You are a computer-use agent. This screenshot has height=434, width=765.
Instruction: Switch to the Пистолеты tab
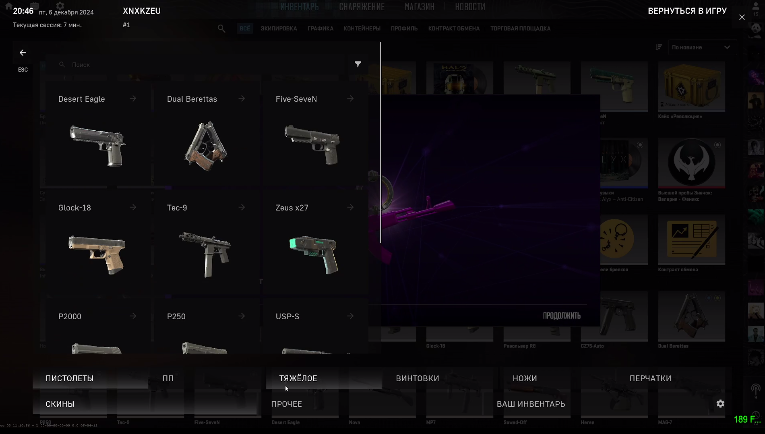click(x=69, y=378)
